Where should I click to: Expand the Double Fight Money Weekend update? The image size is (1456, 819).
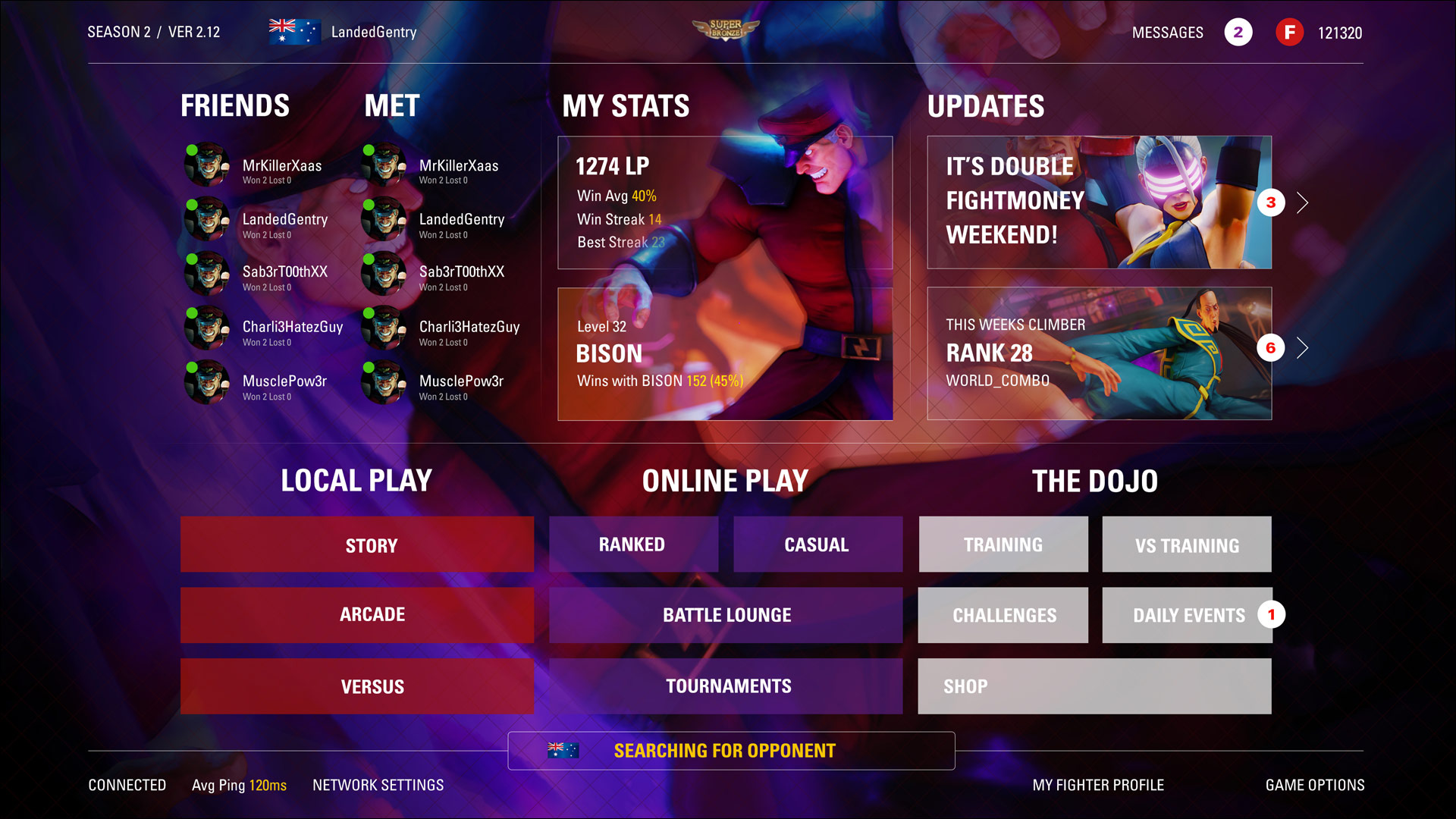1303,202
